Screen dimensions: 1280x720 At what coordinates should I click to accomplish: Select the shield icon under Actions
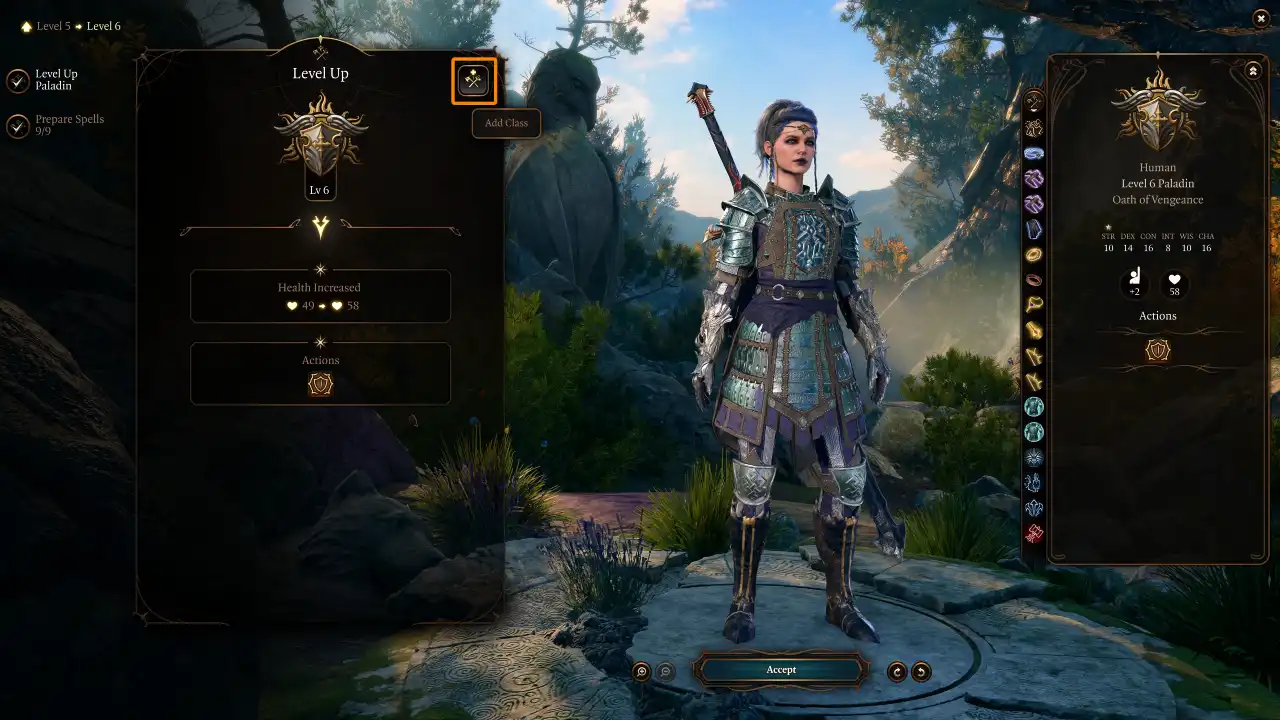[x=320, y=383]
